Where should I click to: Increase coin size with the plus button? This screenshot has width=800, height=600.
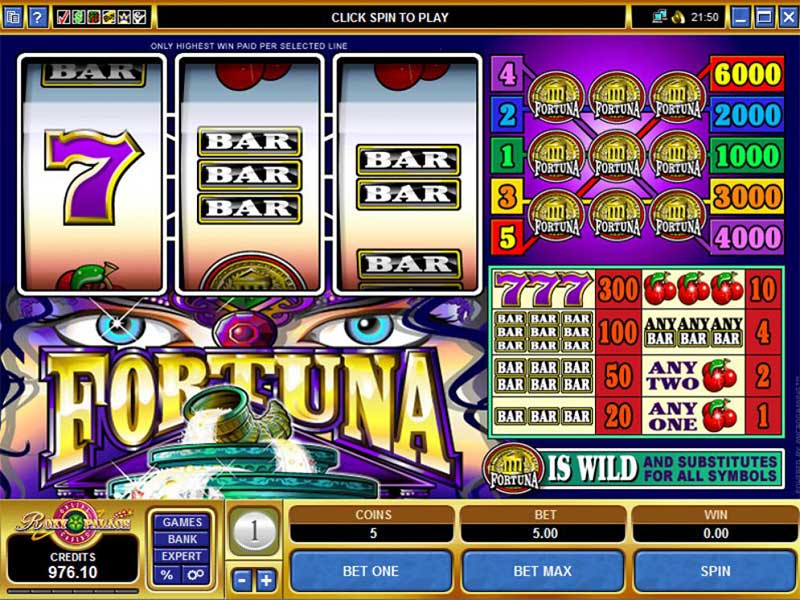pyautogui.click(x=266, y=580)
